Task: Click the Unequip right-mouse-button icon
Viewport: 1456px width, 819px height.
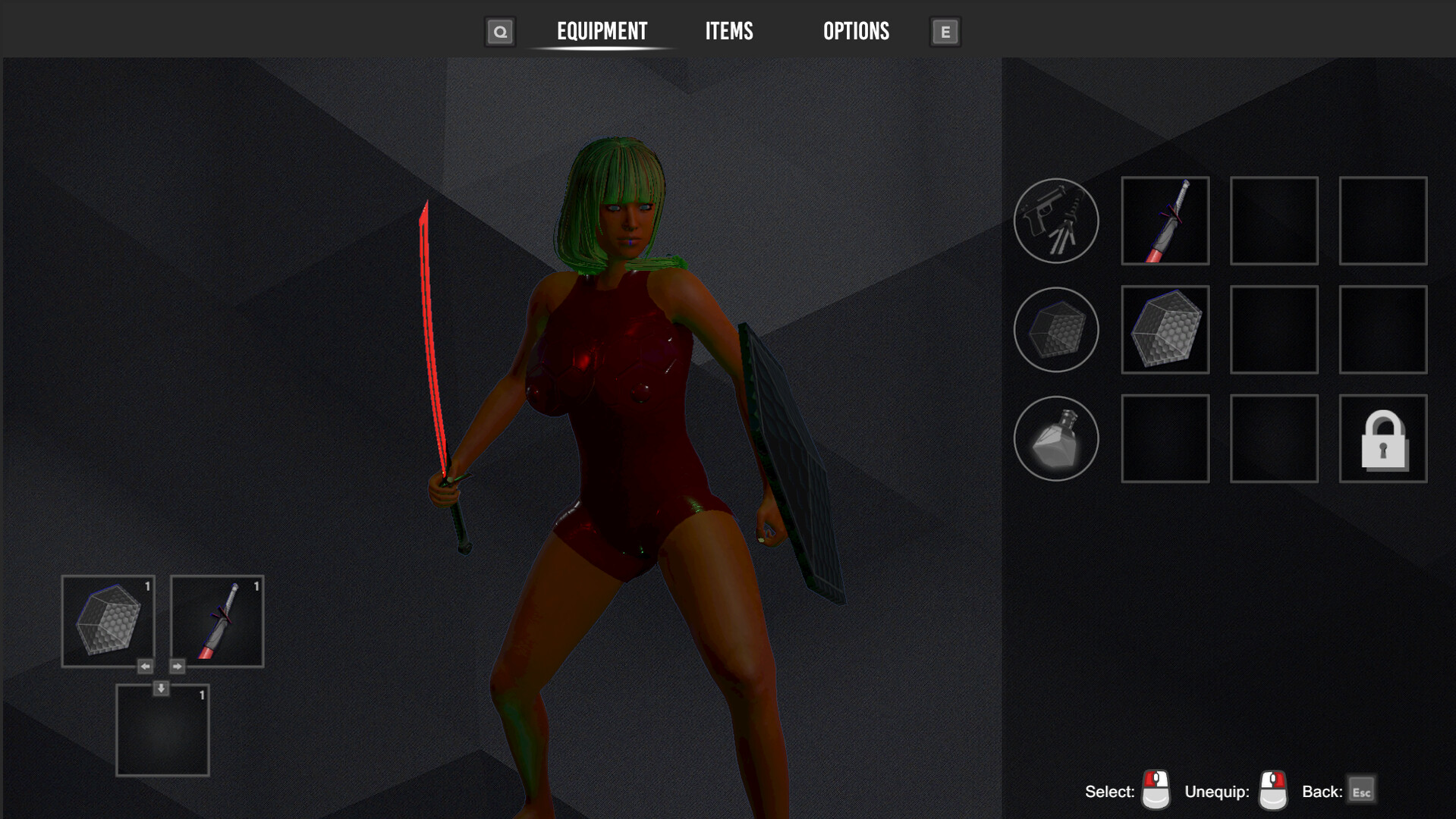Action: (x=1272, y=791)
